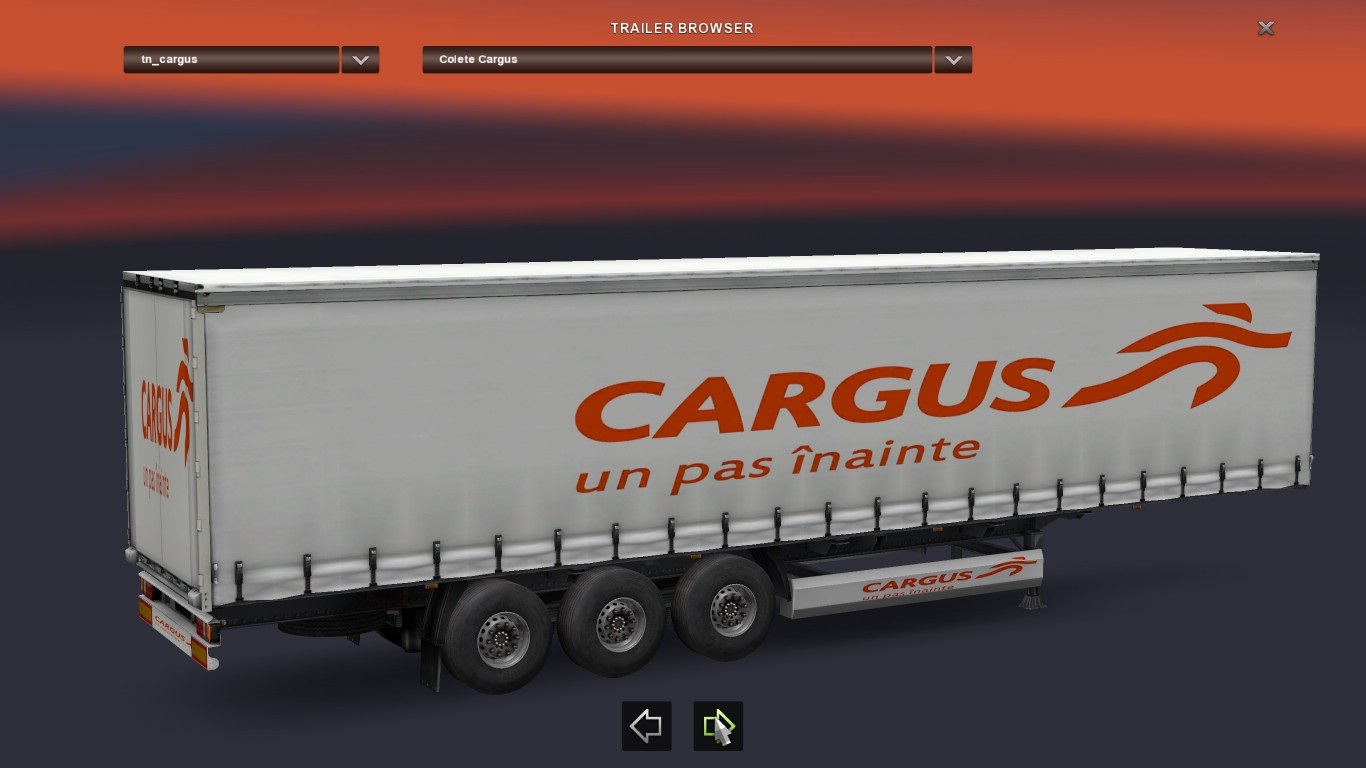This screenshot has width=1366, height=768.
Task: Show the previous trailer with left arrow
Action: tap(646, 726)
